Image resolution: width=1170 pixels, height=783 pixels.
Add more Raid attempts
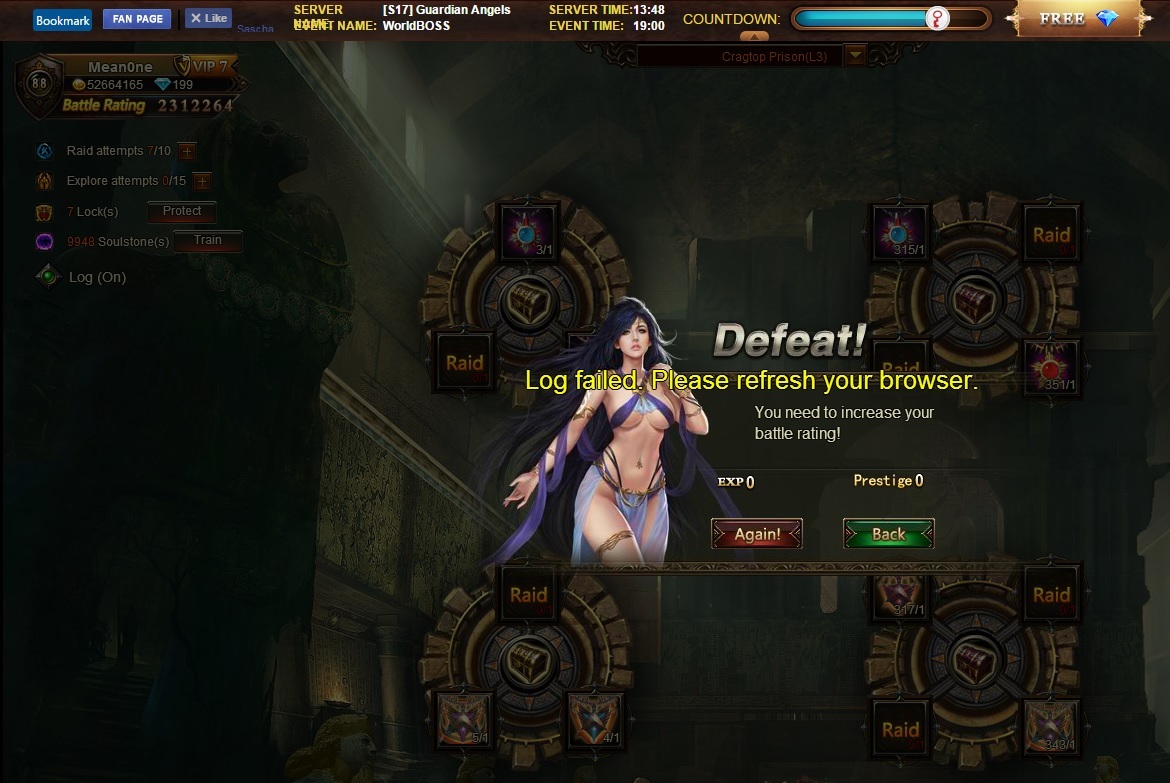[187, 151]
